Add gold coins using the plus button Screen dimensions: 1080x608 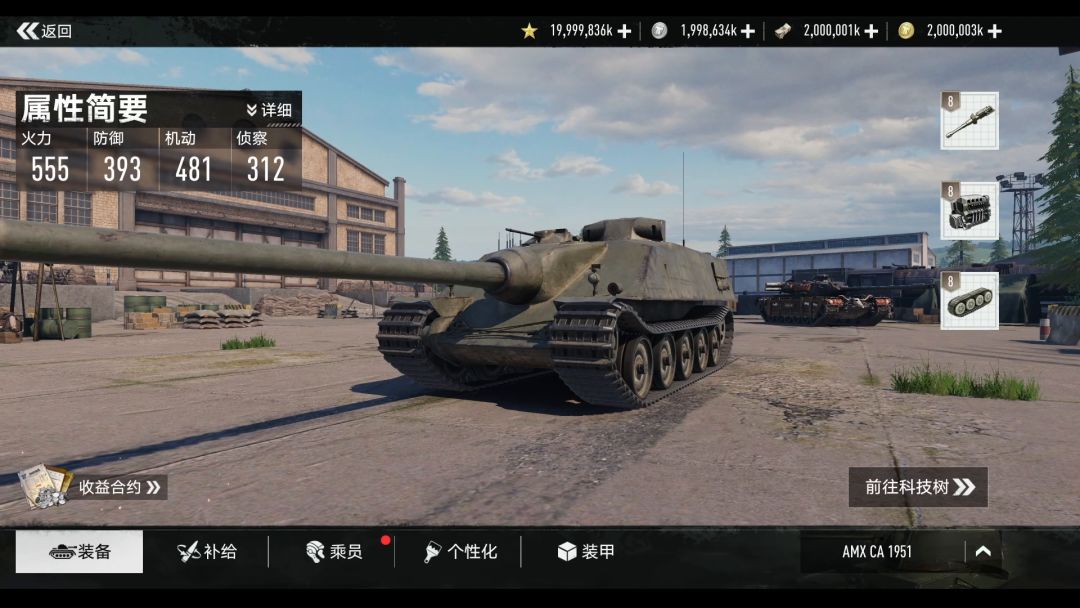(994, 31)
